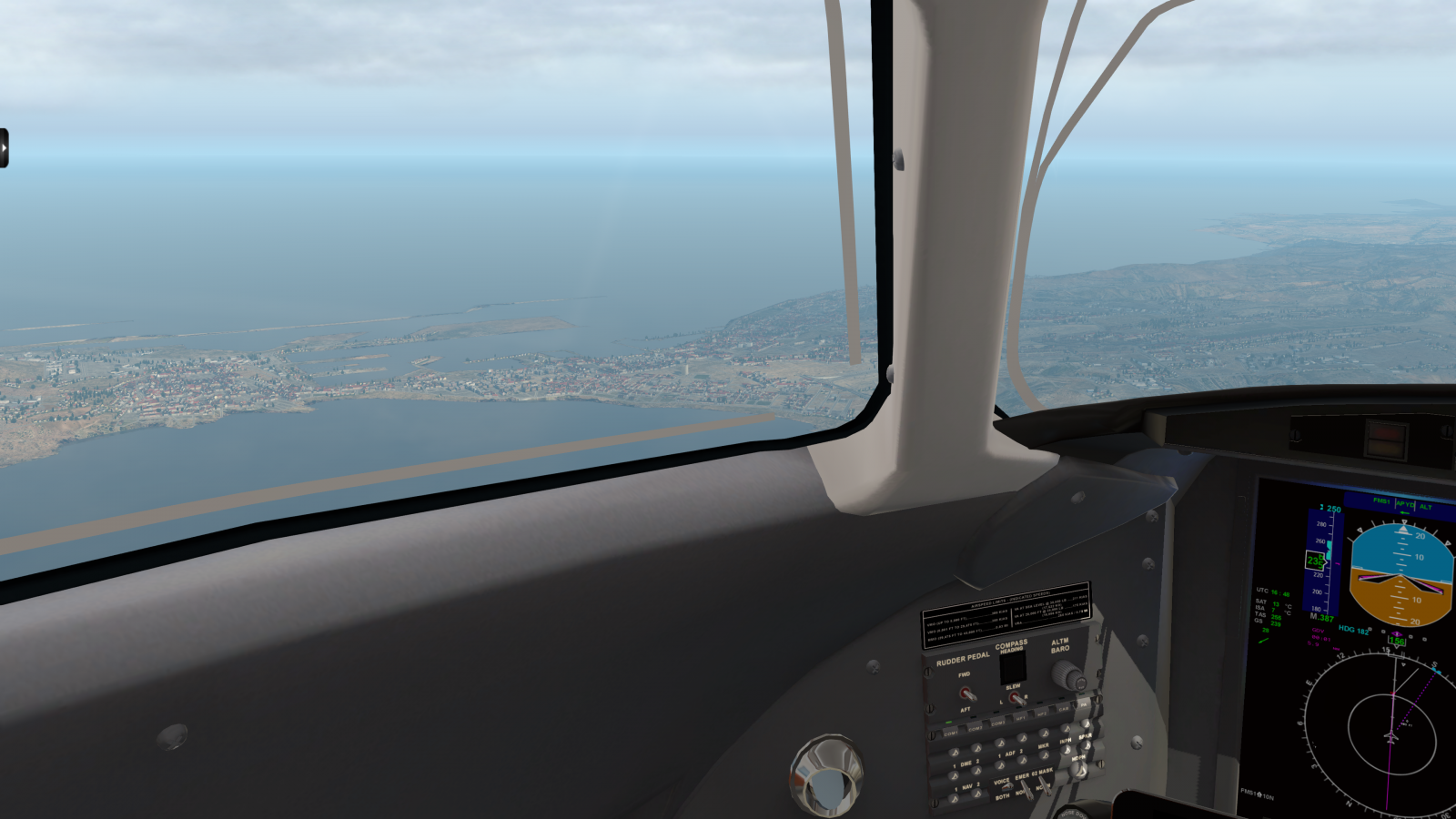The height and width of the screenshot is (819, 1456).
Task: Expand the side panel arrow tab
Action: pyautogui.click(x=5, y=147)
